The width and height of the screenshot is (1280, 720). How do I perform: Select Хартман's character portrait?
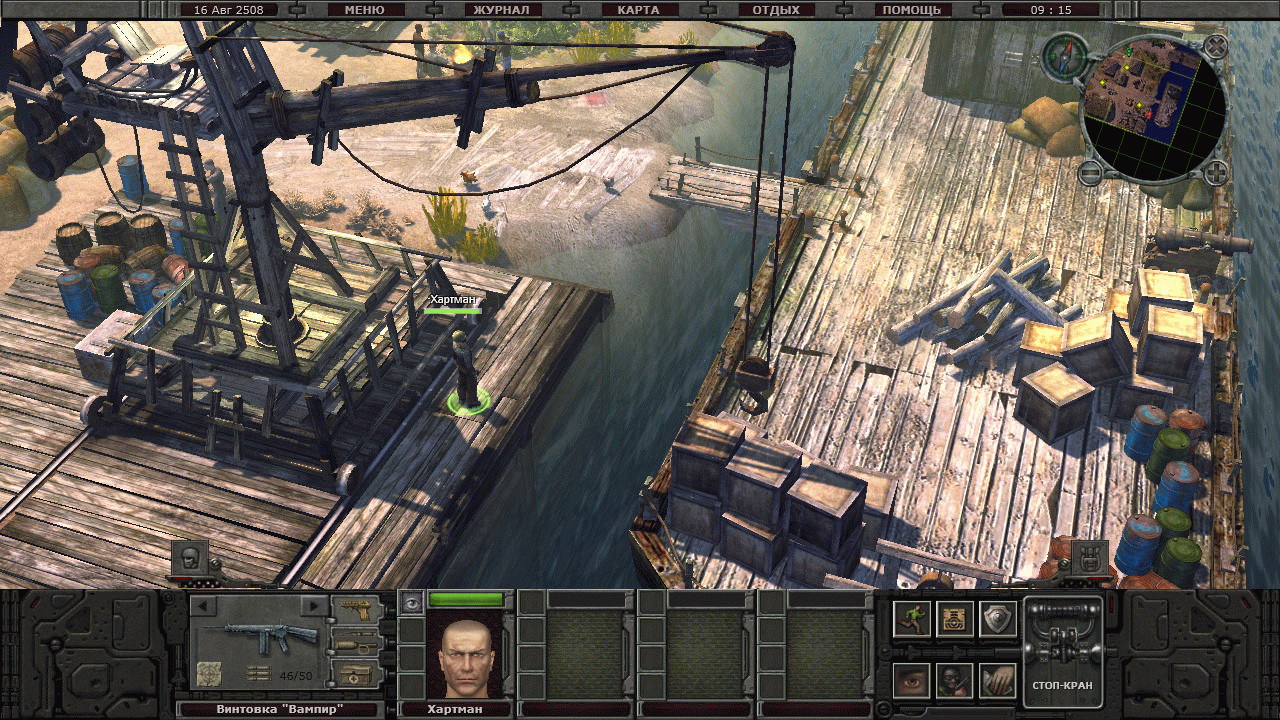(465, 654)
